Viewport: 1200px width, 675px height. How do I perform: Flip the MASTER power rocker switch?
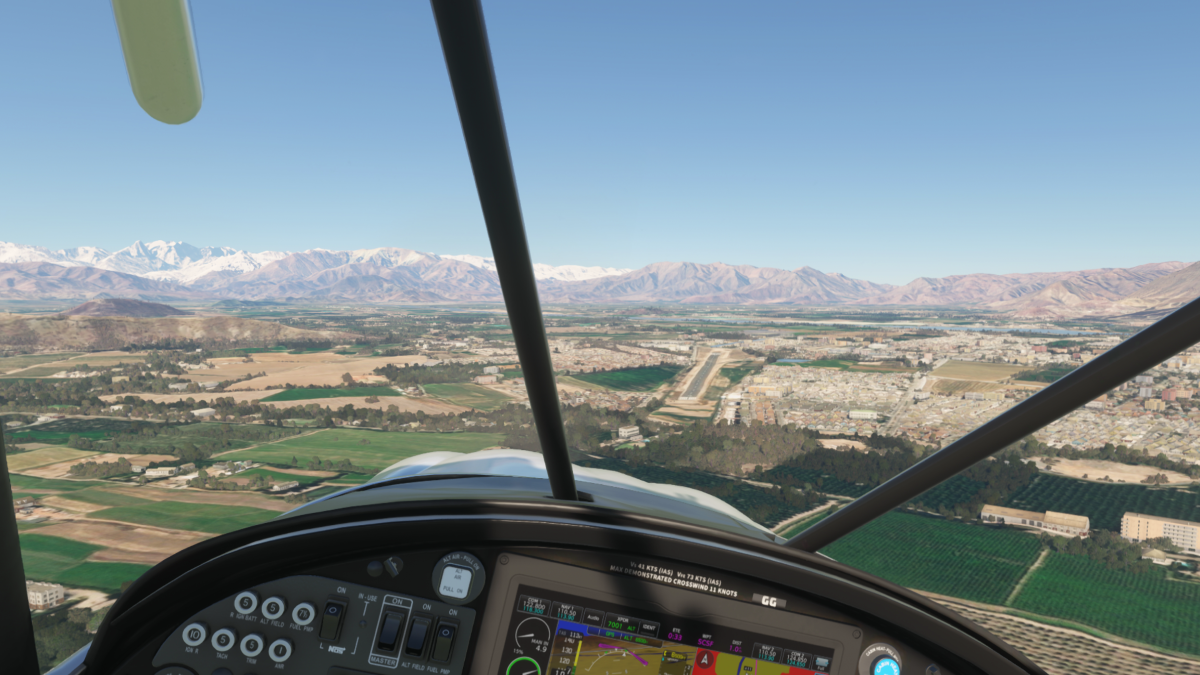pyautogui.click(x=390, y=629)
